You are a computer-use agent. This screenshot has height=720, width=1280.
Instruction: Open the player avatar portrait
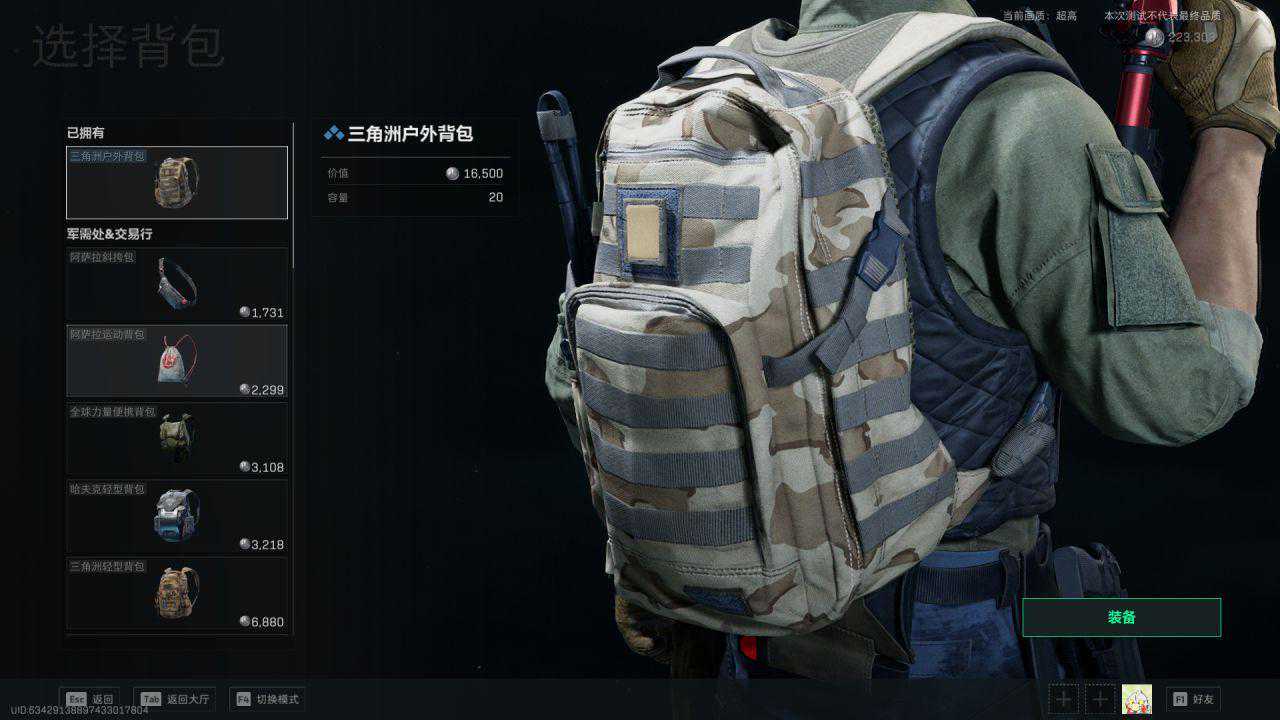click(1137, 699)
